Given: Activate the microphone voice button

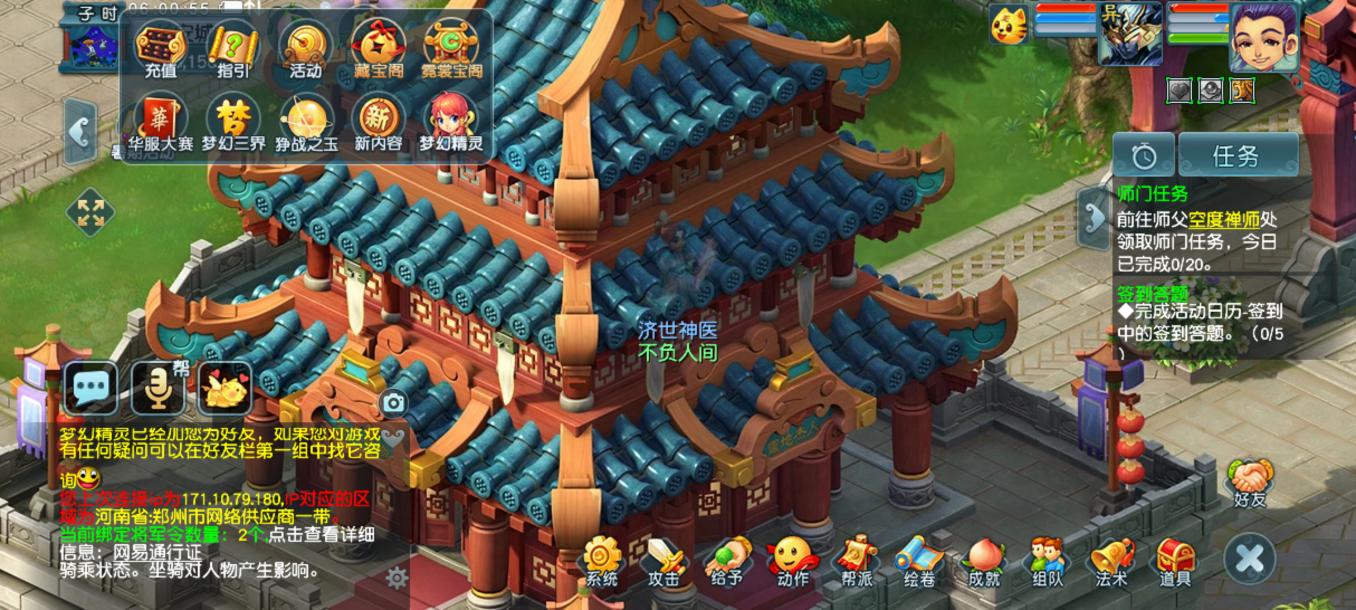Looking at the screenshot, I should tap(157, 388).
